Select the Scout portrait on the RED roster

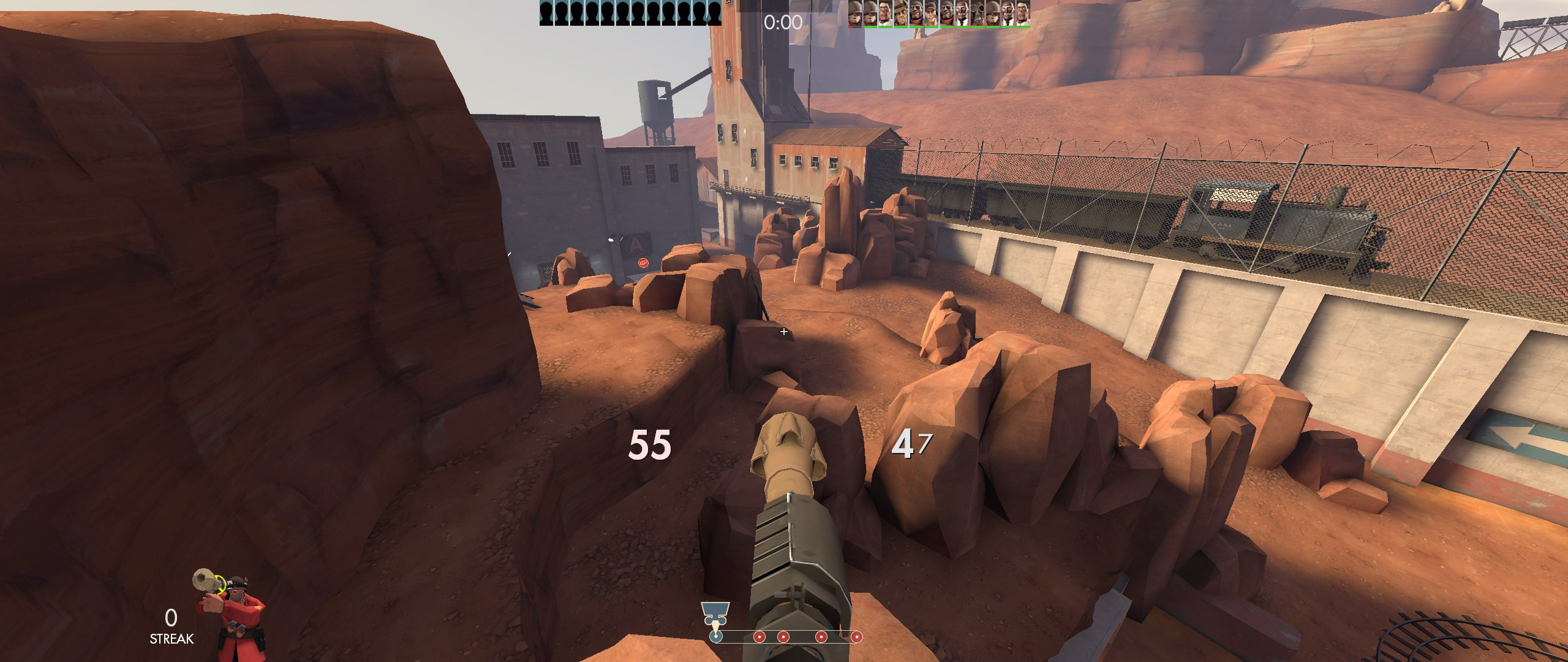(x=929, y=12)
